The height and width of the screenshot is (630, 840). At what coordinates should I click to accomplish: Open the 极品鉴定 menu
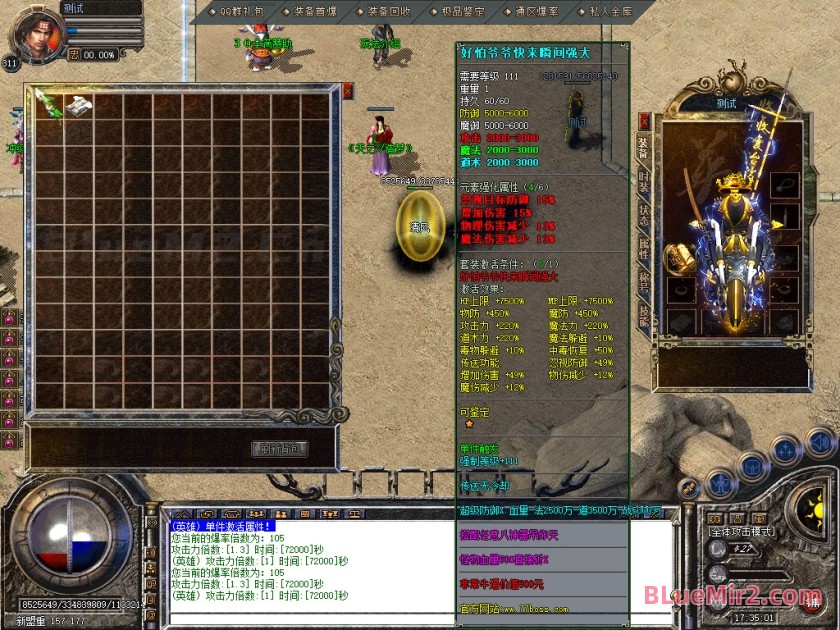(461, 11)
